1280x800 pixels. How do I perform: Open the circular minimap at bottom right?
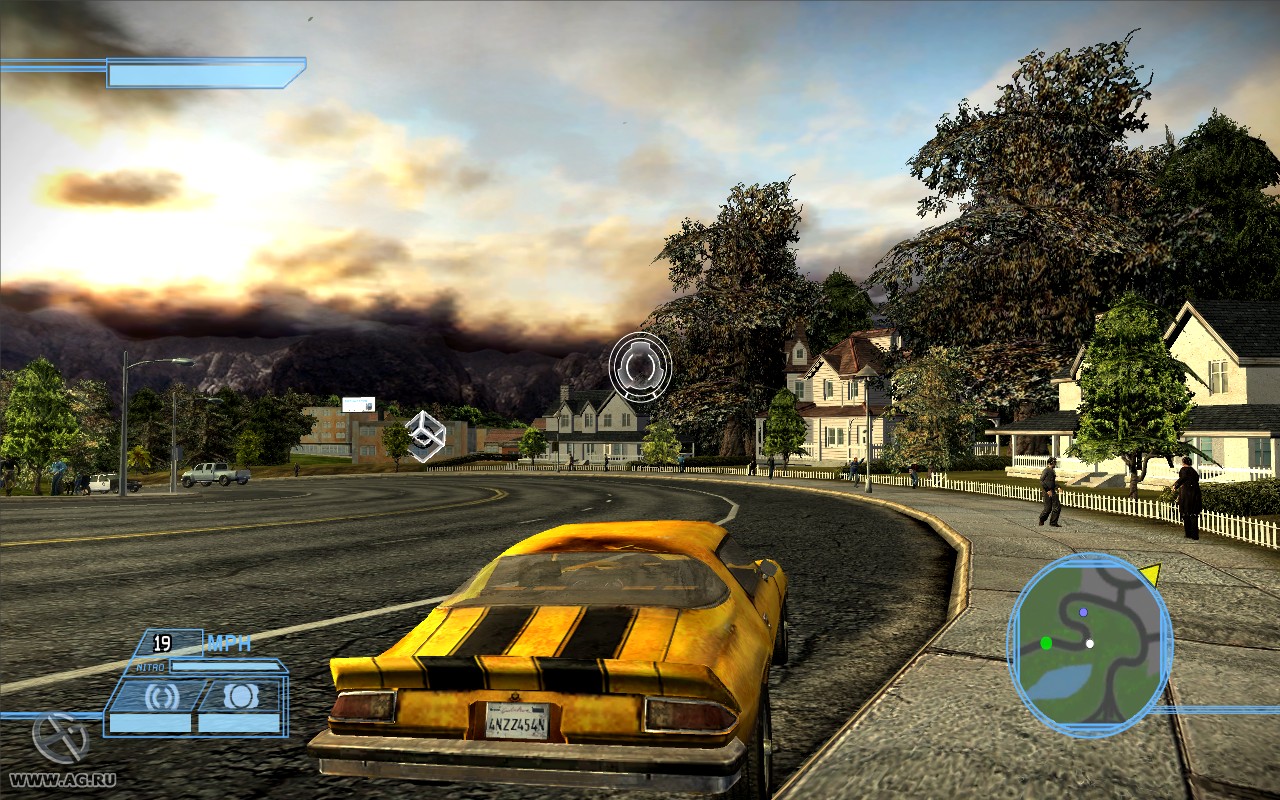[1089, 645]
